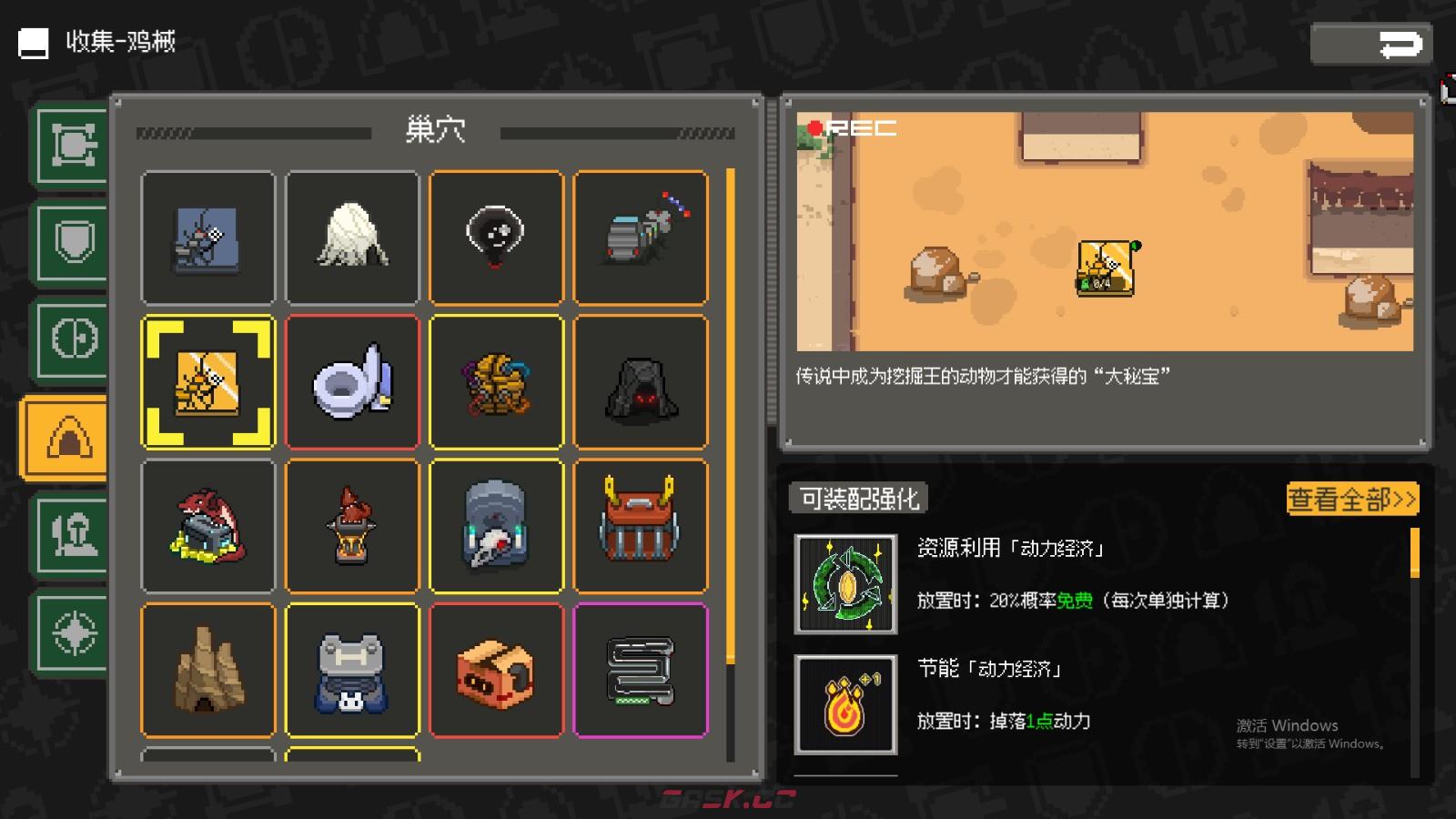Switch to the 巢穴 collection tab

click(x=435, y=131)
